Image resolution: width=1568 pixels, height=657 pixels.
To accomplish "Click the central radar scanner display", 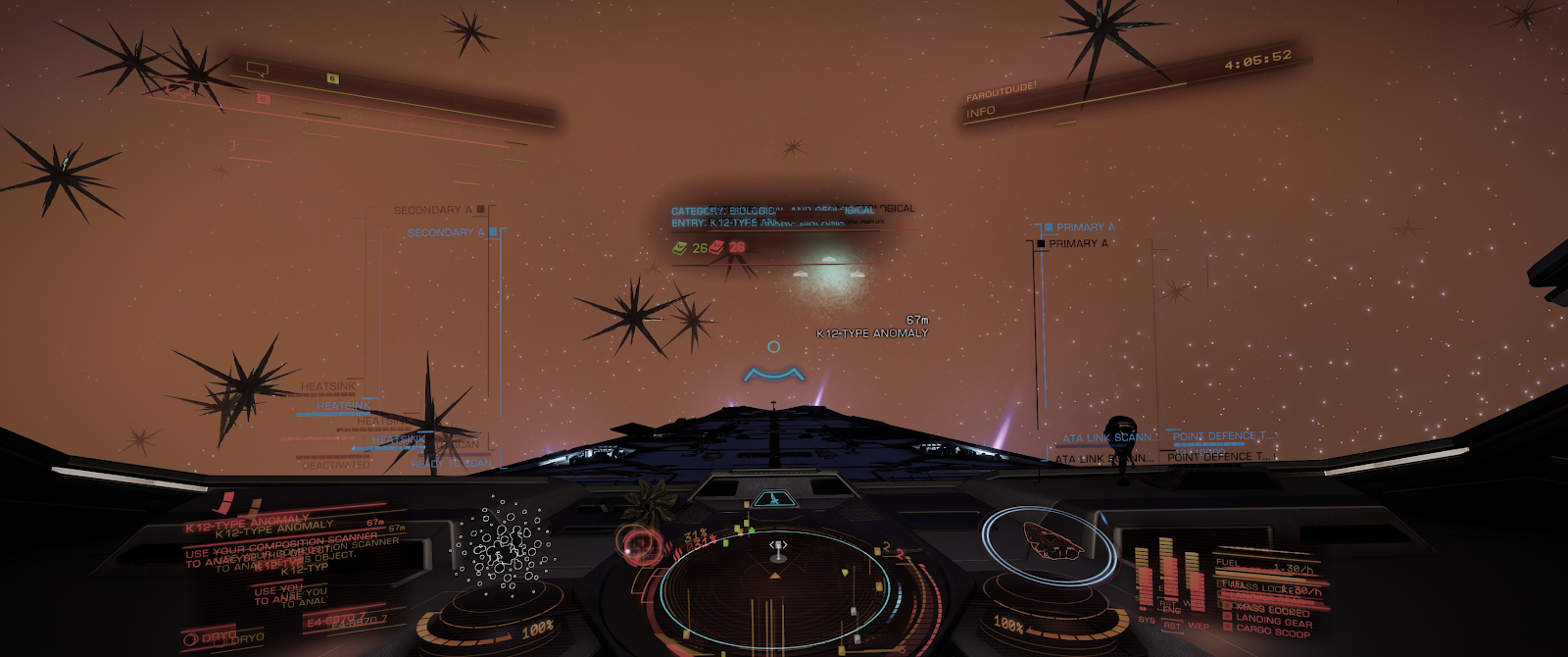I will click(x=776, y=587).
